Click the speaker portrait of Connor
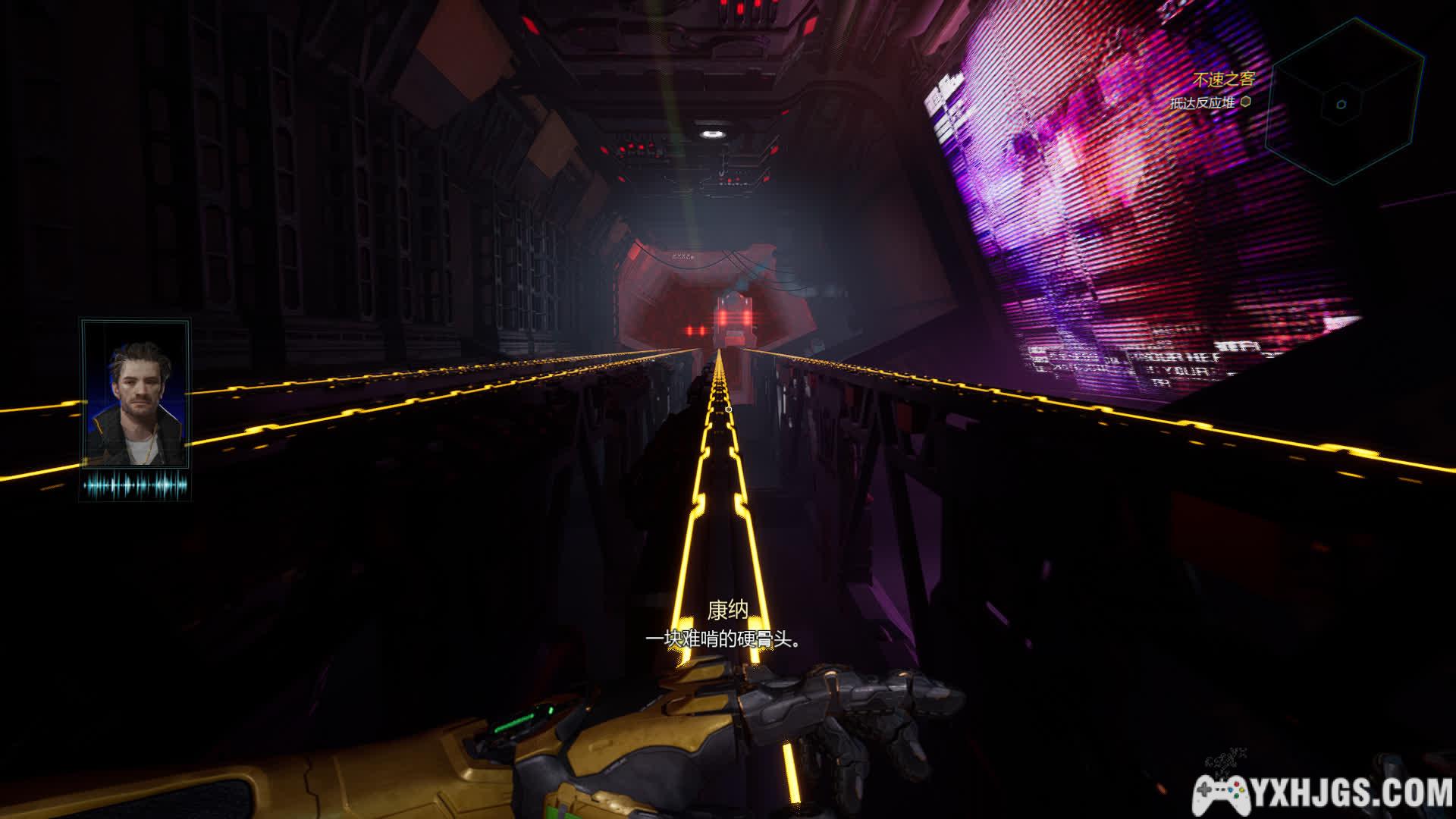The height and width of the screenshot is (819, 1456). 136,394
